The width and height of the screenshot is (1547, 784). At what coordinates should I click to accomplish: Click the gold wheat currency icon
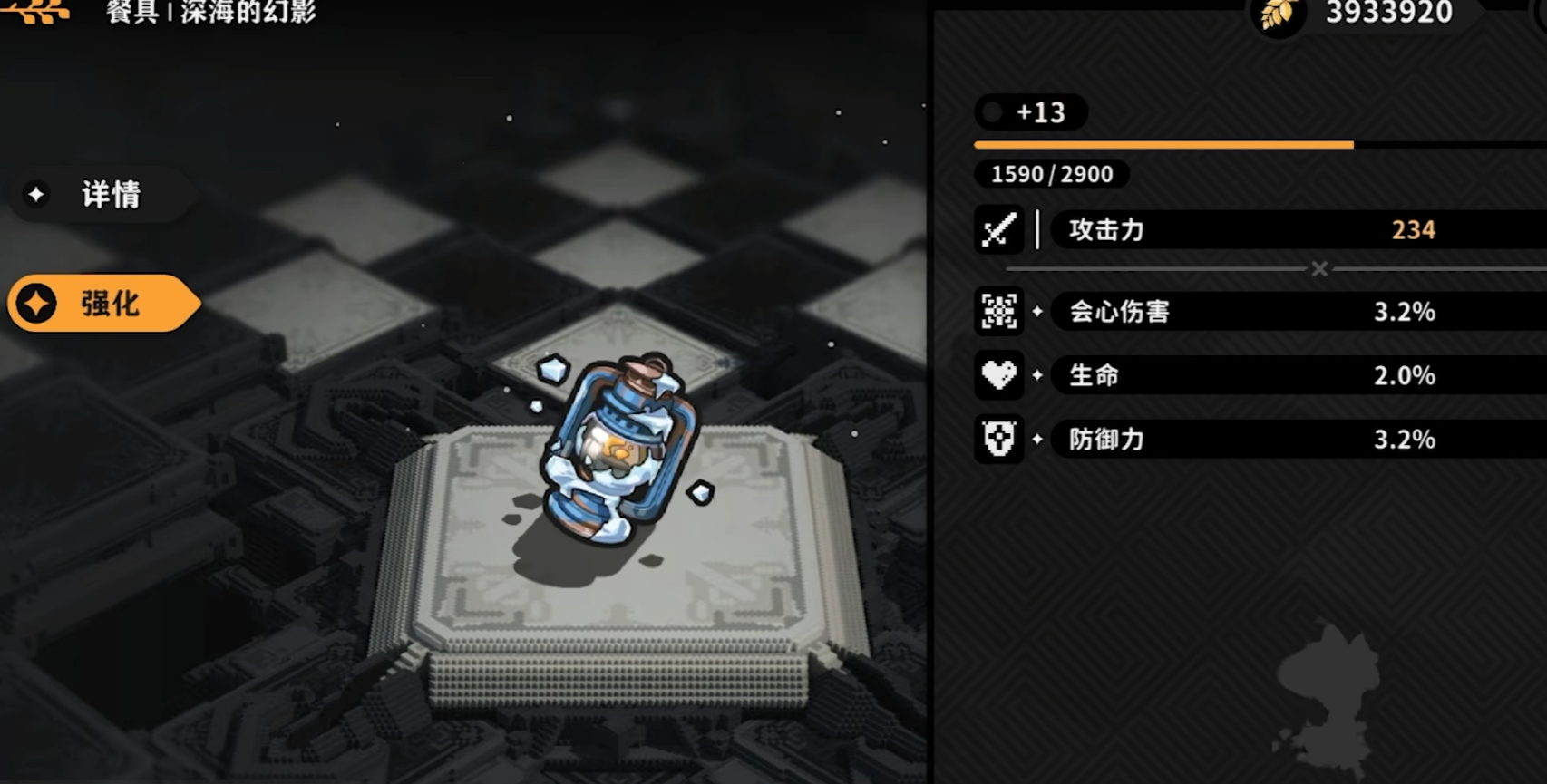(x=1278, y=14)
